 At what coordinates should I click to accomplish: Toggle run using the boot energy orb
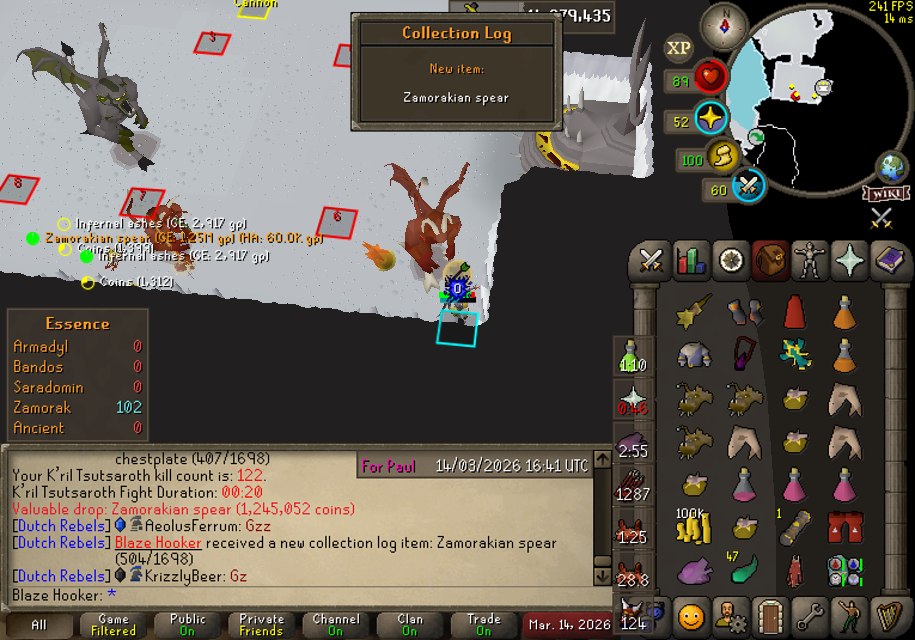pyautogui.click(x=722, y=157)
